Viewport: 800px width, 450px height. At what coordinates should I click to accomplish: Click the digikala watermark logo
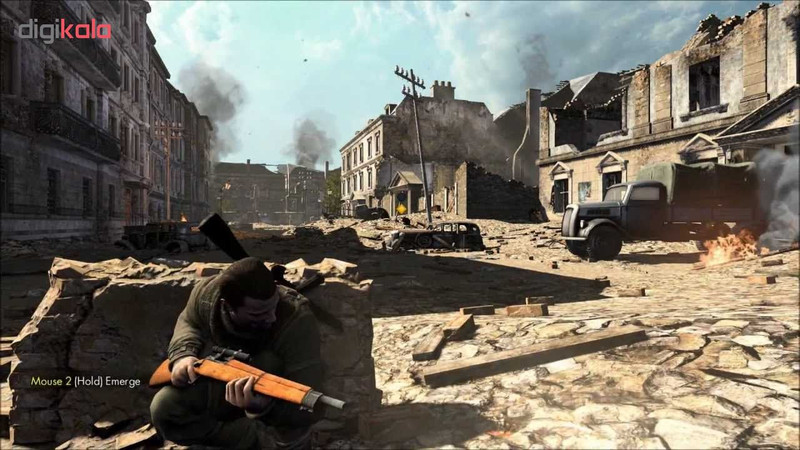[64, 30]
